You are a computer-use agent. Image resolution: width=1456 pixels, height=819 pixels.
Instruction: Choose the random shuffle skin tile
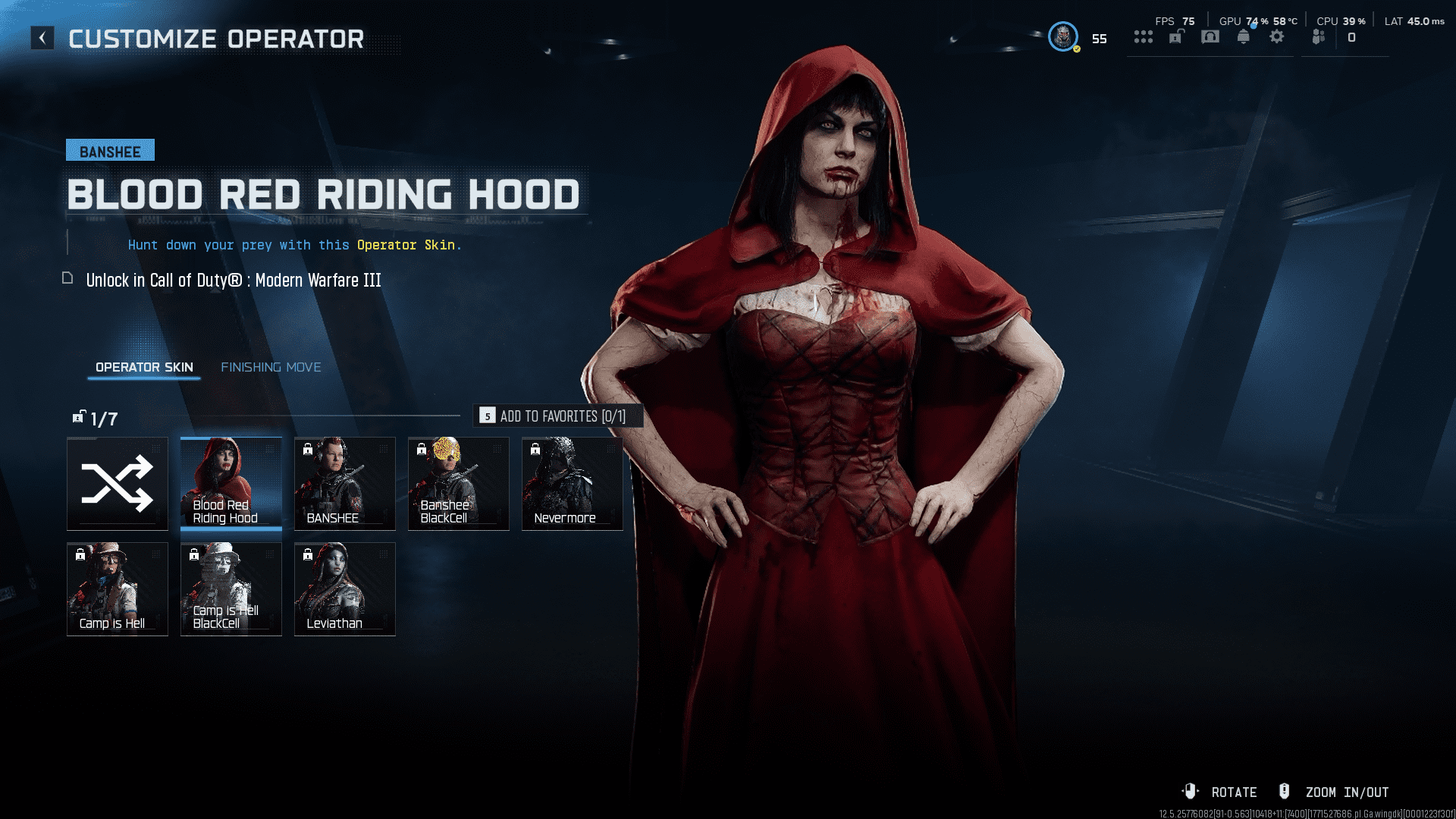tap(118, 484)
